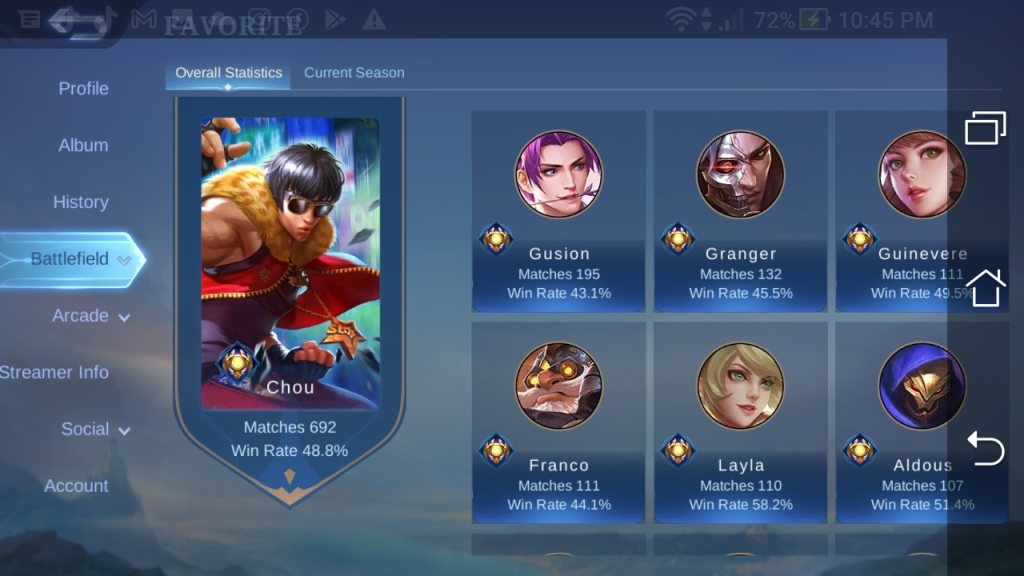This screenshot has width=1024, height=576.
Task: Switch to the Overall Statistics tab
Action: coord(228,73)
